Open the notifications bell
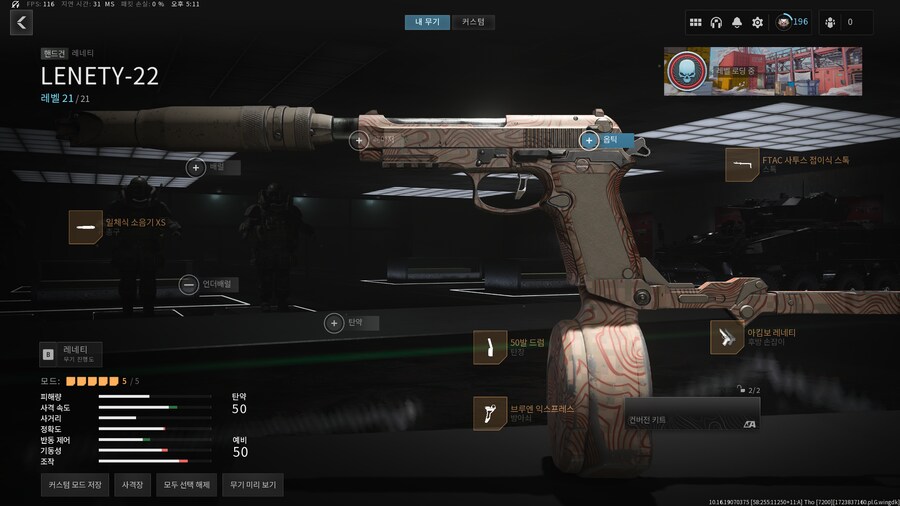Image resolution: width=900 pixels, height=506 pixels. (737, 22)
